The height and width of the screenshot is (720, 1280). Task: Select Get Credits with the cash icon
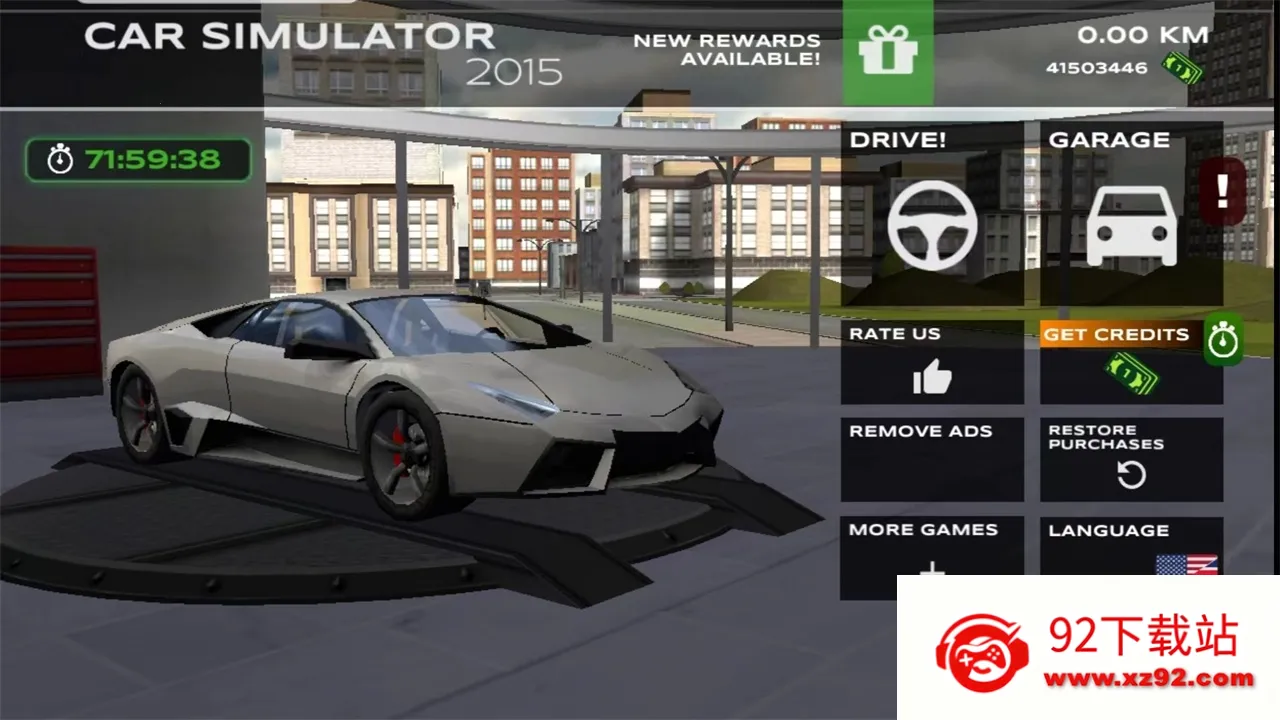(1130, 365)
